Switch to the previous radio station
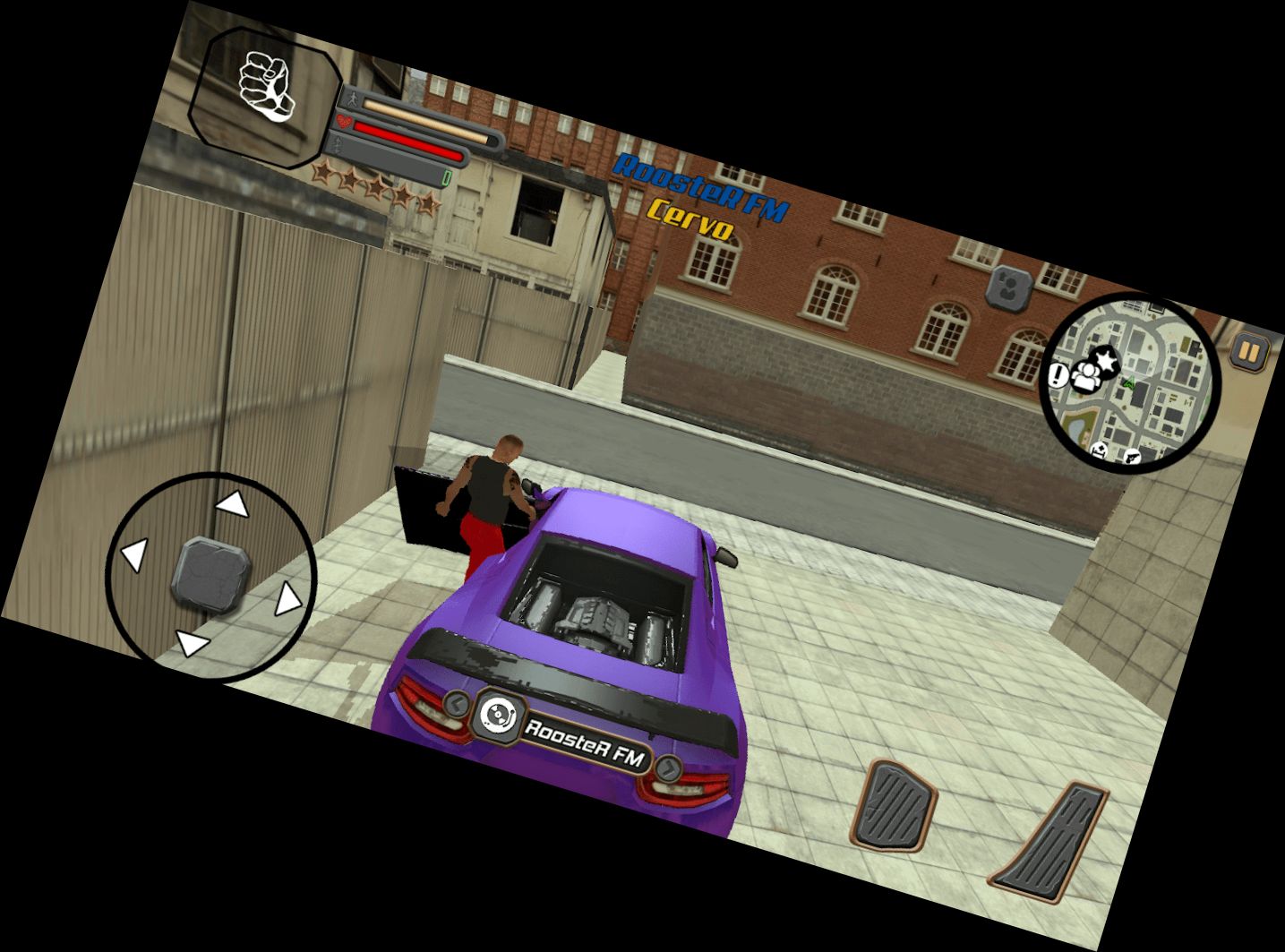 457,703
